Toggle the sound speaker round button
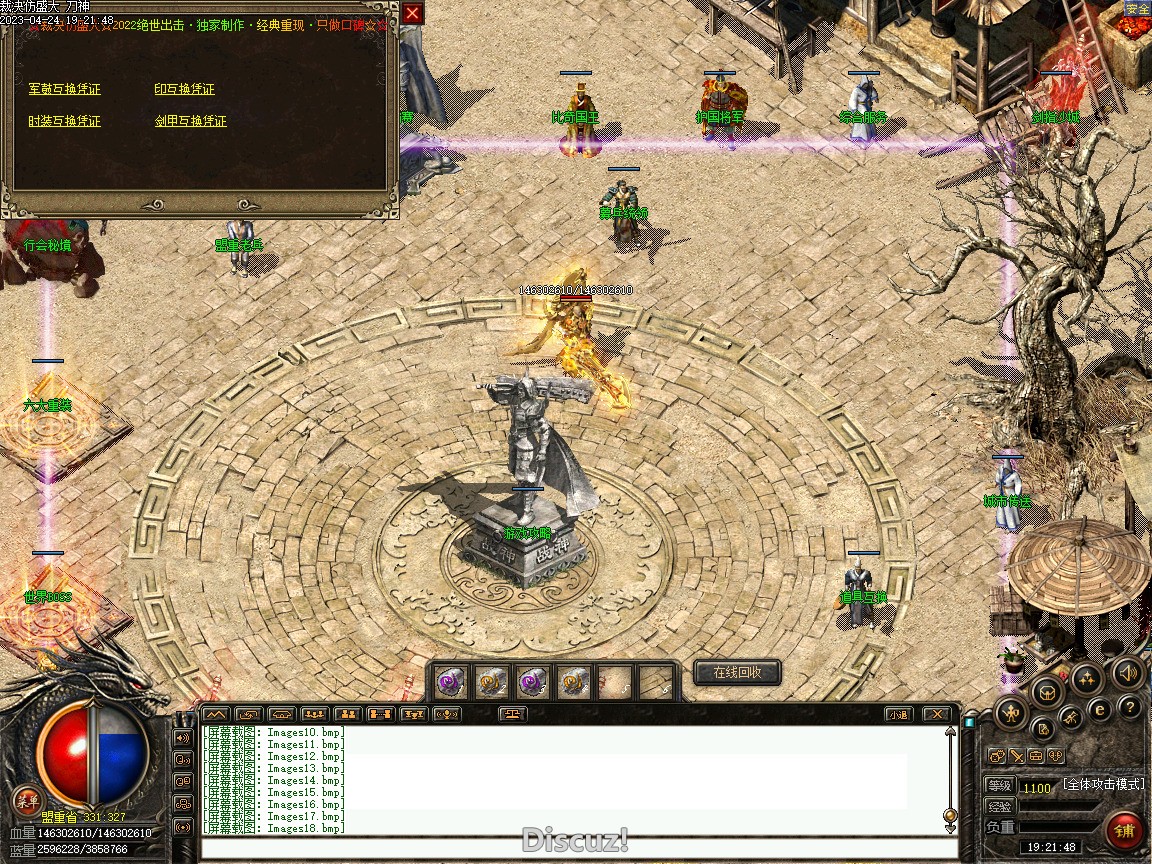The height and width of the screenshot is (864, 1152). click(1128, 672)
